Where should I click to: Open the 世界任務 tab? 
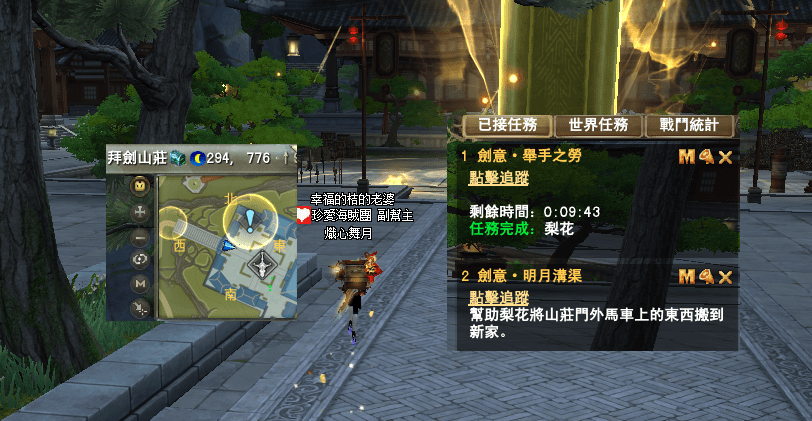598,125
